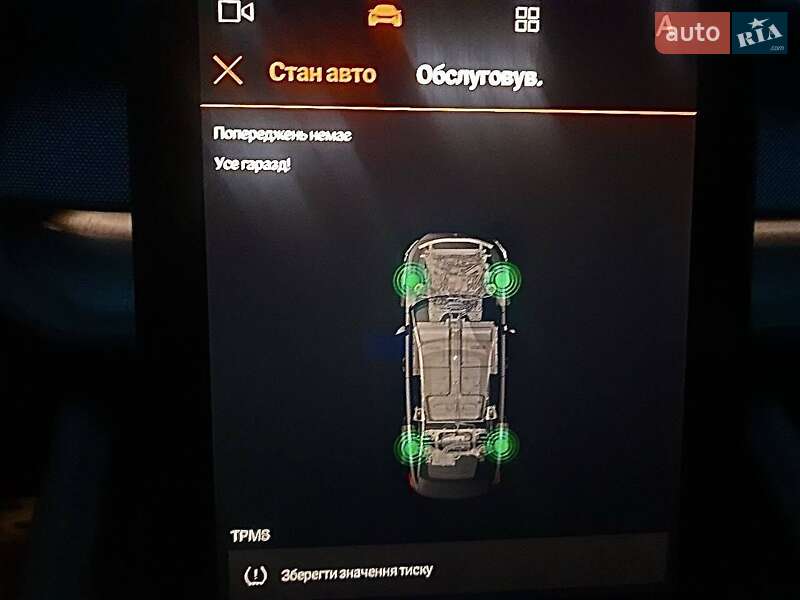Screen dimensions: 800x600
Task: Open the camera view icon
Action: [x=236, y=12]
